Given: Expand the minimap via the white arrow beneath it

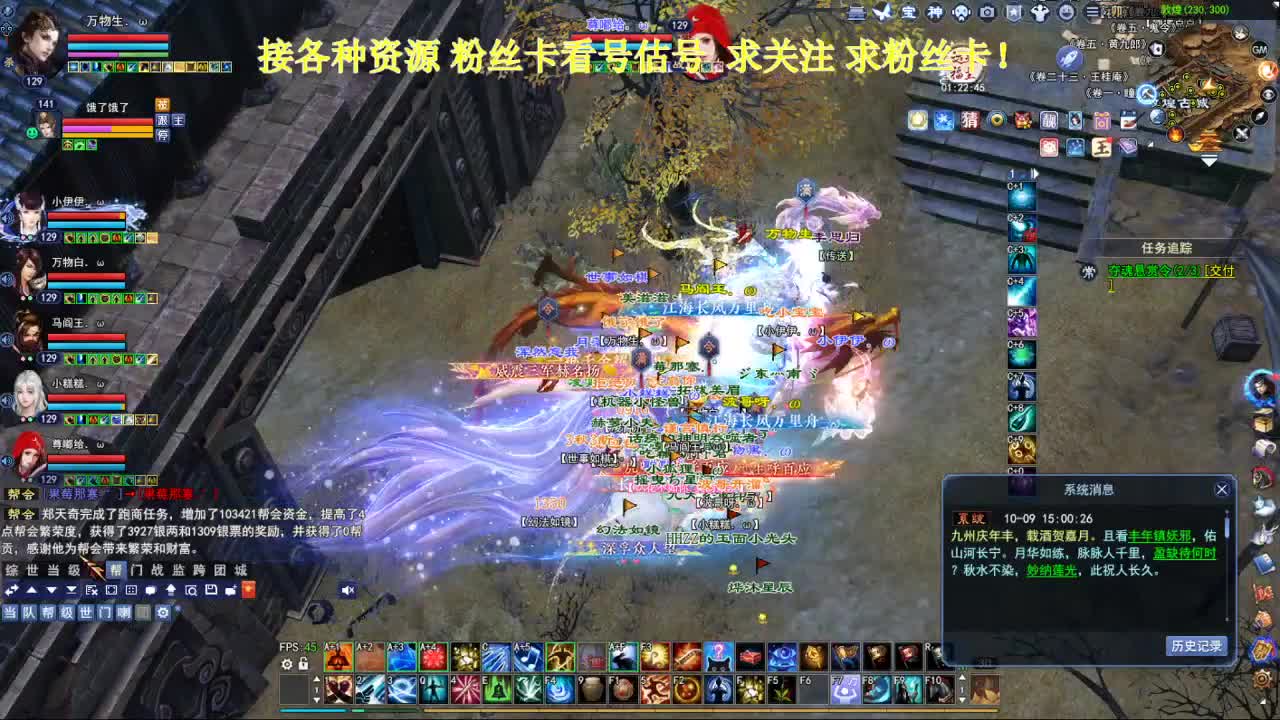Looking at the screenshot, I should [1210, 162].
